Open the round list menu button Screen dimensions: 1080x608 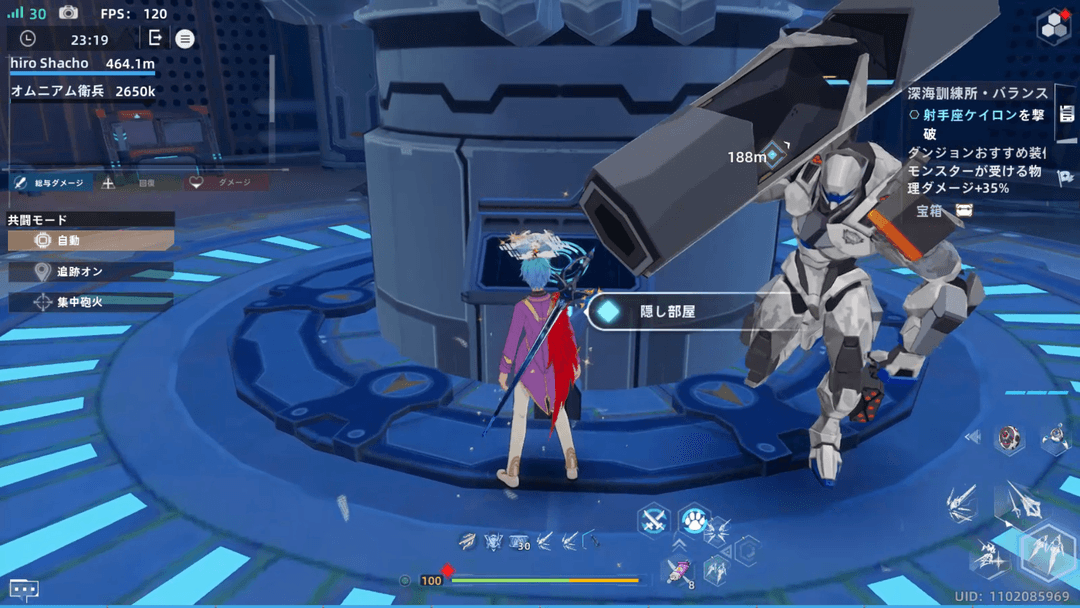pos(185,39)
